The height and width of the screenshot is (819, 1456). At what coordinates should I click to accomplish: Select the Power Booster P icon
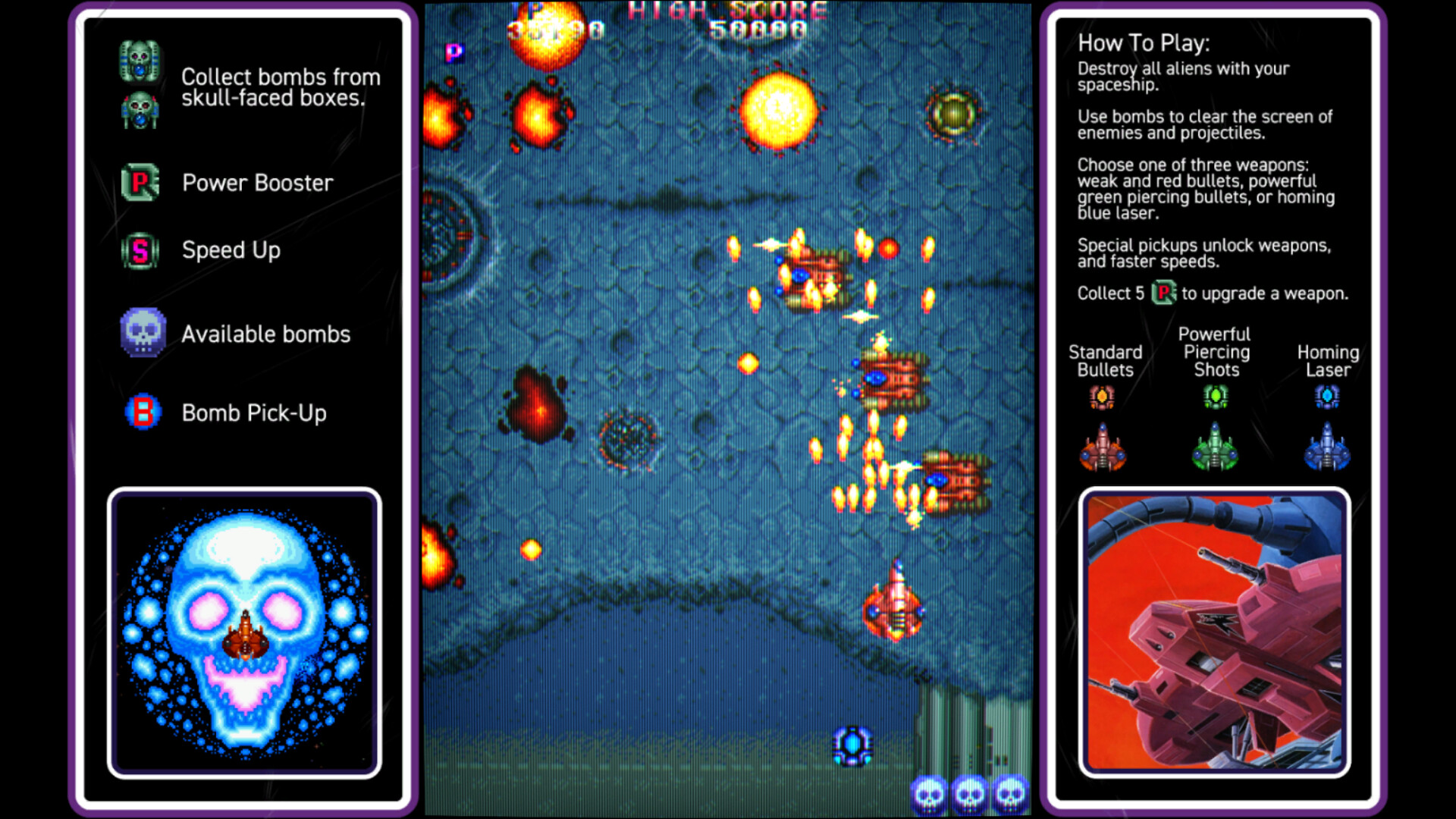pyautogui.click(x=139, y=181)
